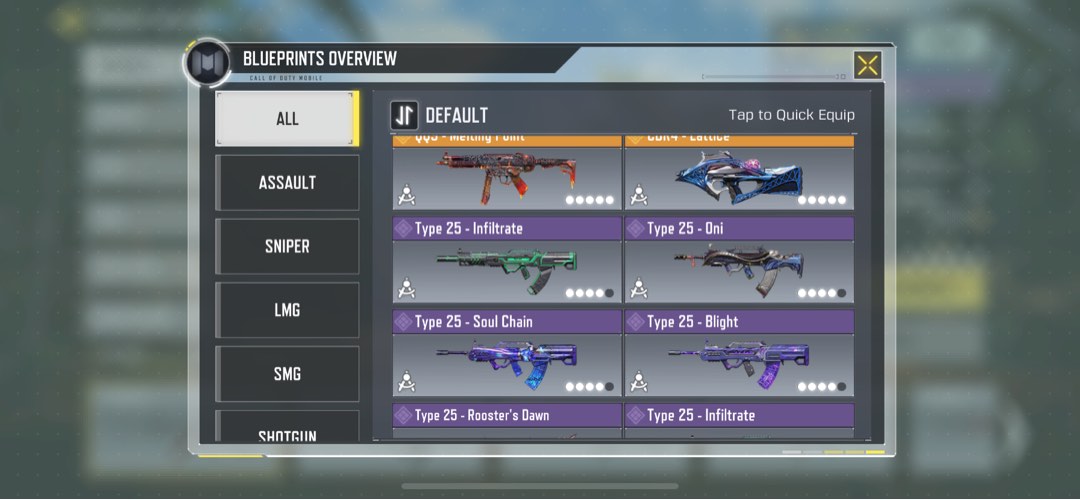Switch to the ASSAULT category

click(287, 183)
